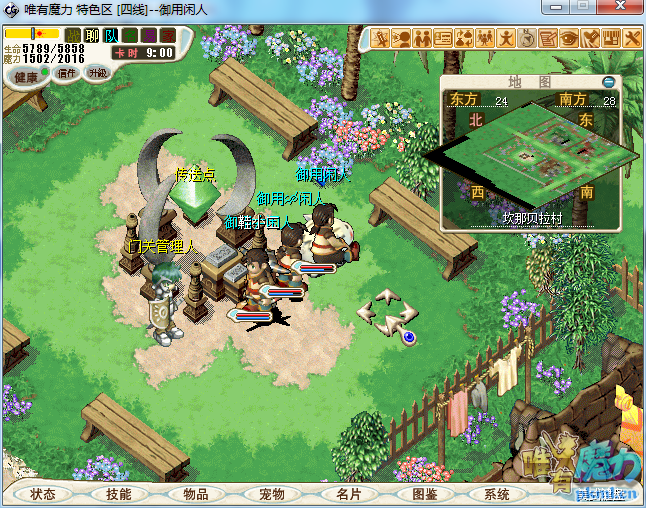
Task: Toggle the 易 trade switch
Action: [x=149, y=36]
